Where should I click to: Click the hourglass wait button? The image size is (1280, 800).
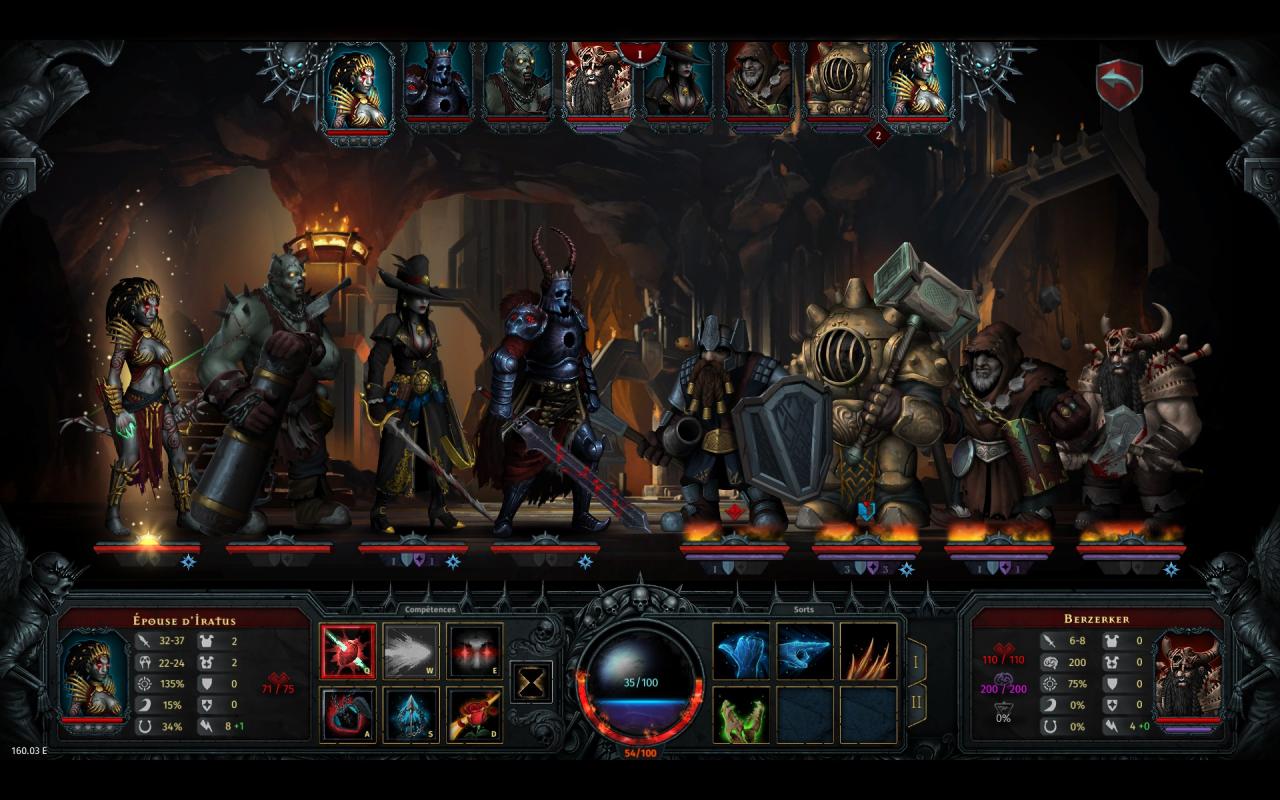click(x=532, y=682)
